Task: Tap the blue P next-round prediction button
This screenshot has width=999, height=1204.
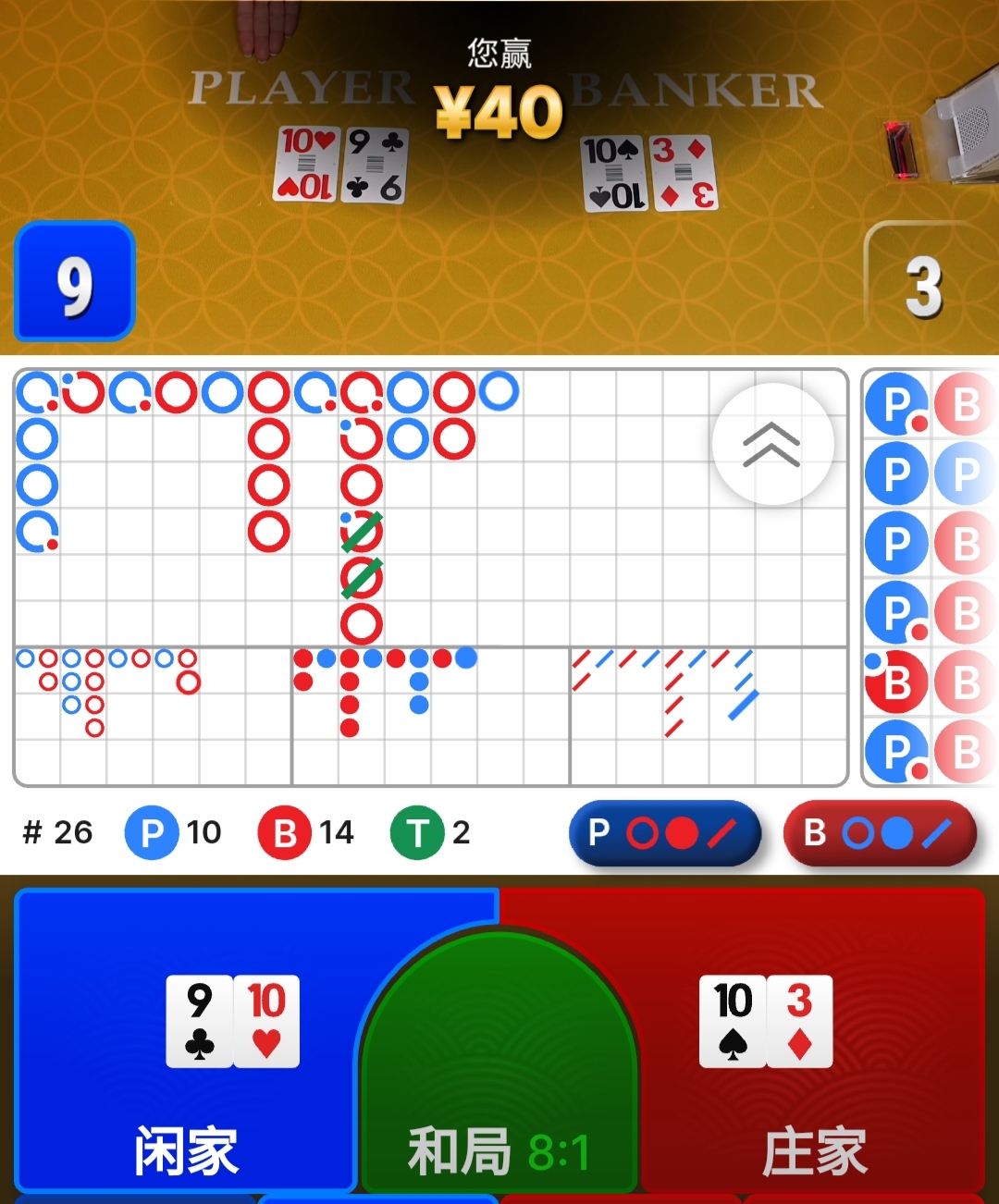Action: (x=665, y=833)
